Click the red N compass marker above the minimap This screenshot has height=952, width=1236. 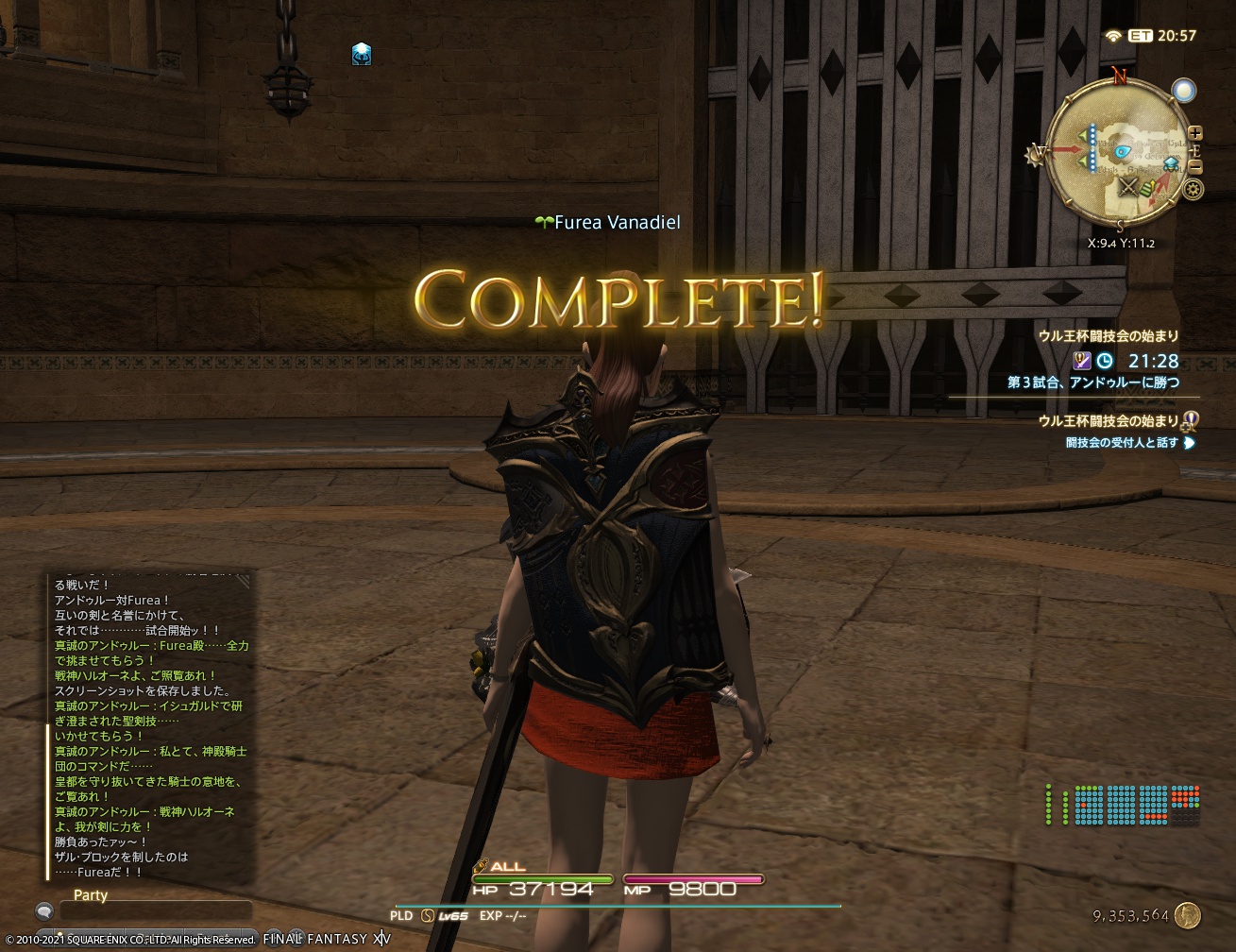1119,76
